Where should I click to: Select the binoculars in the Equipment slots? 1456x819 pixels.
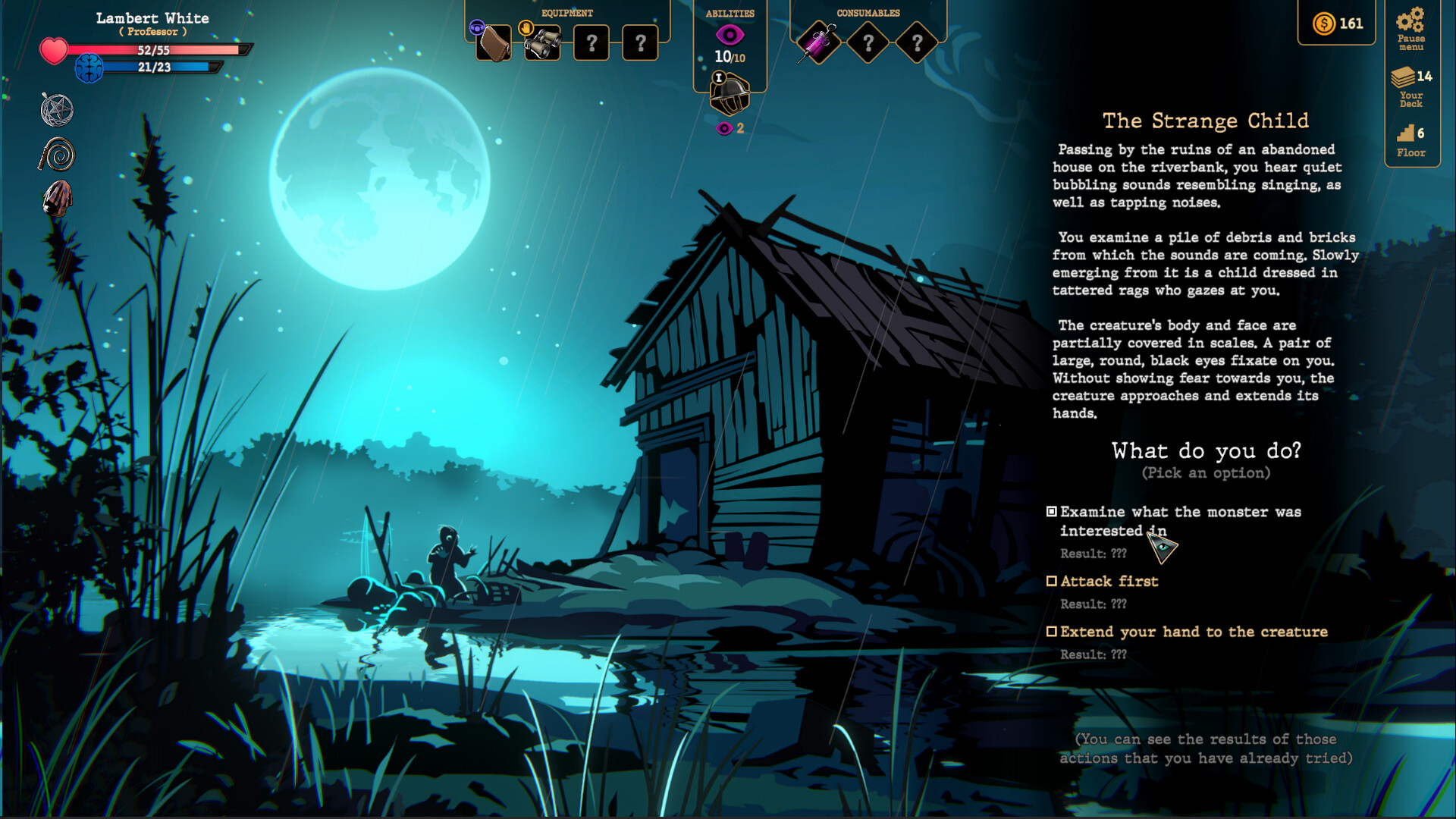543,43
